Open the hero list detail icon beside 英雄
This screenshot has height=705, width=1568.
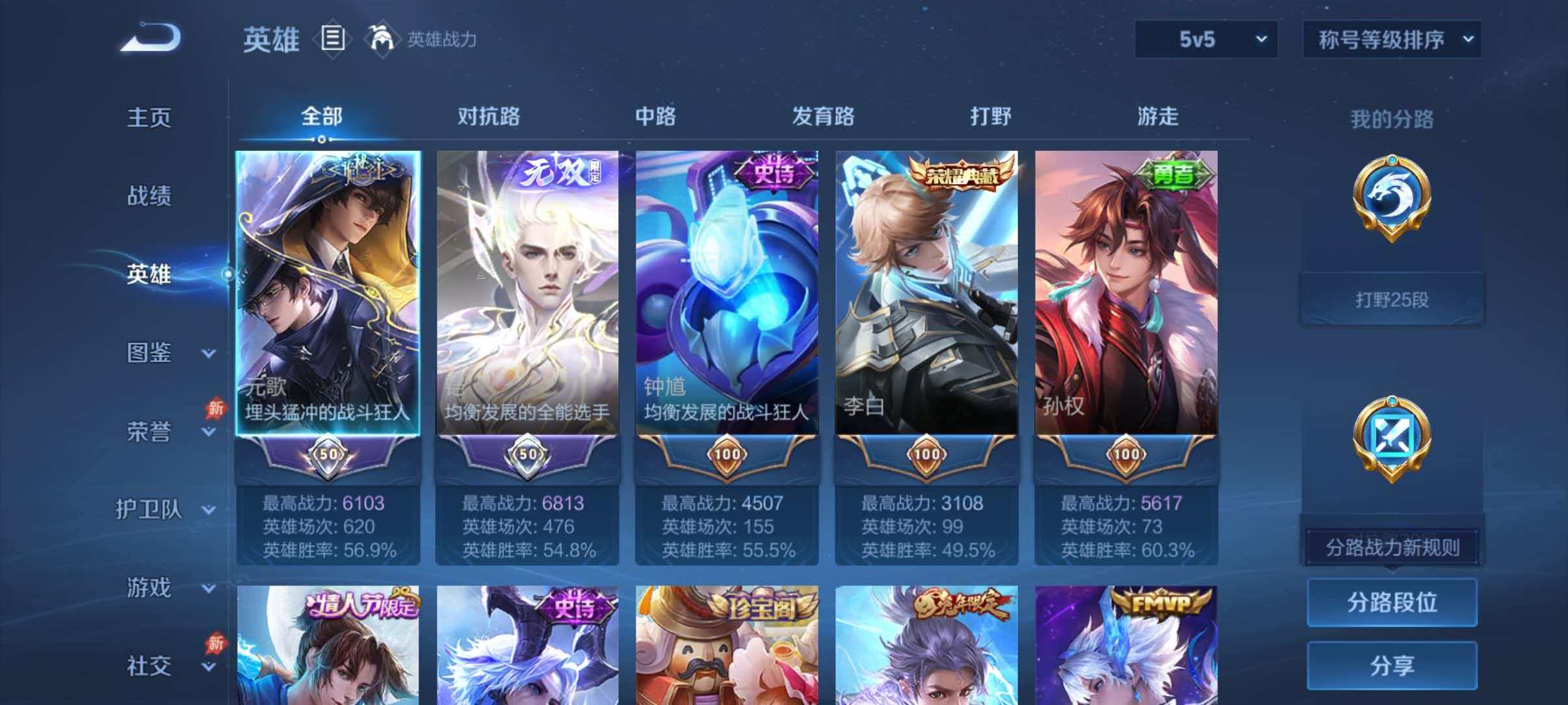[x=332, y=39]
